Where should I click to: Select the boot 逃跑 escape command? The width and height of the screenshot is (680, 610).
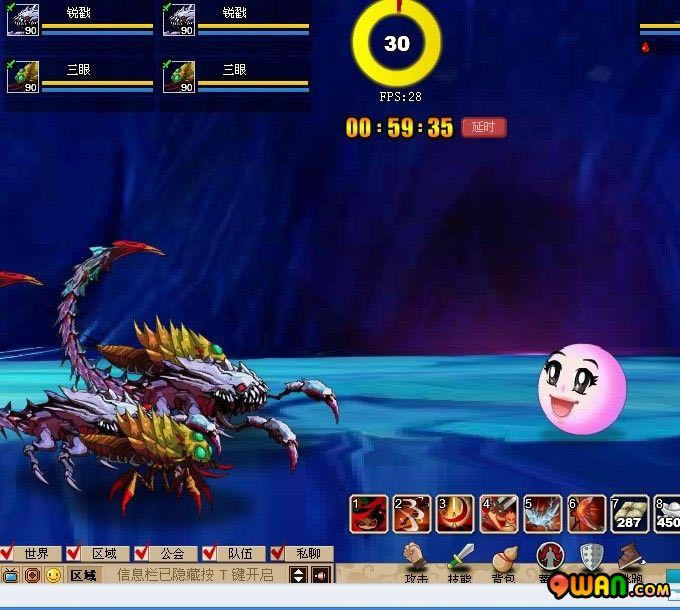[630, 557]
